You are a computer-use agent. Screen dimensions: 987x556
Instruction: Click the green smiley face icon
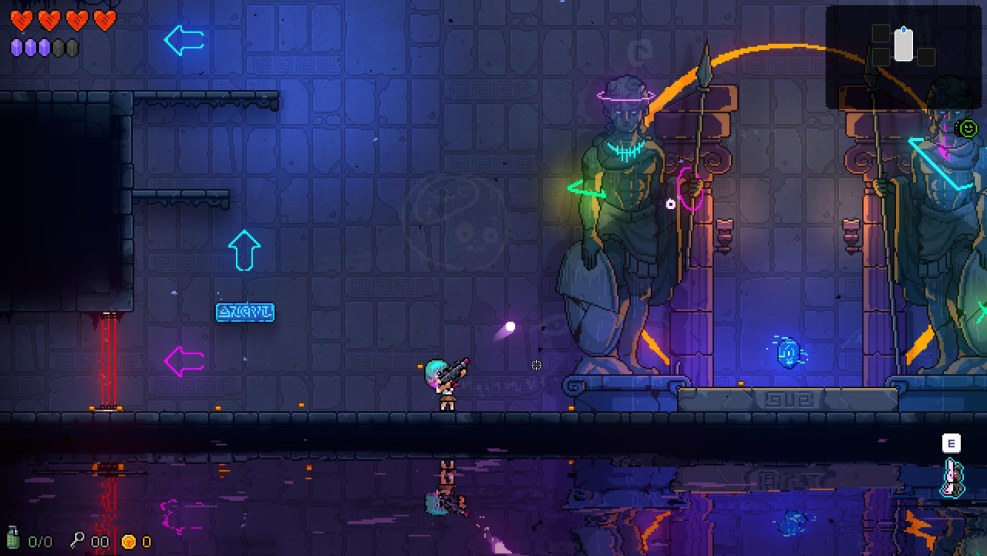[967, 128]
